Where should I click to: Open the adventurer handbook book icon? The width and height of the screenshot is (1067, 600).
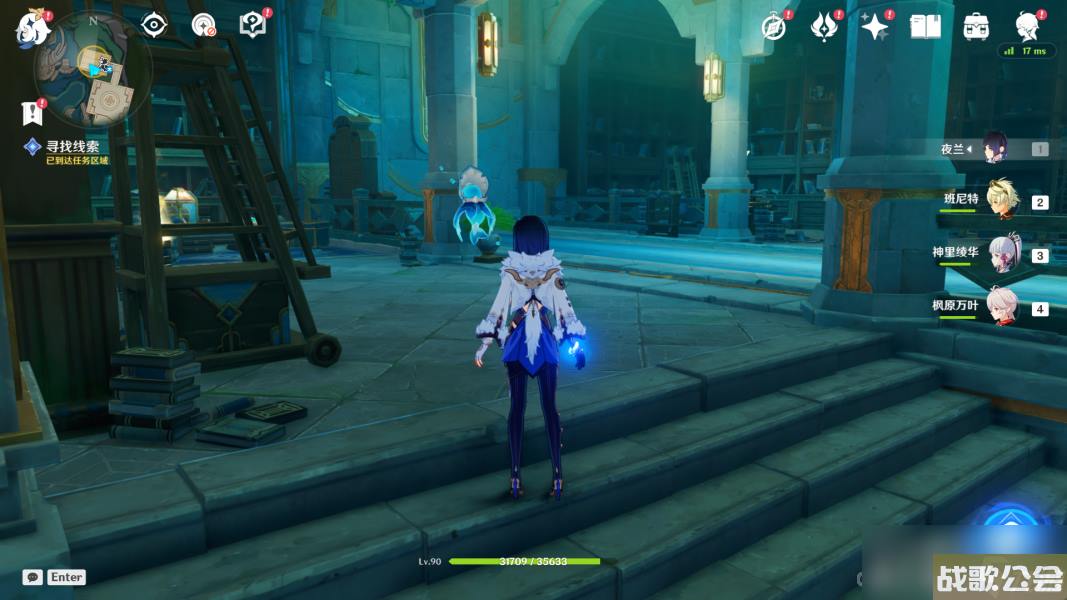click(925, 27)
